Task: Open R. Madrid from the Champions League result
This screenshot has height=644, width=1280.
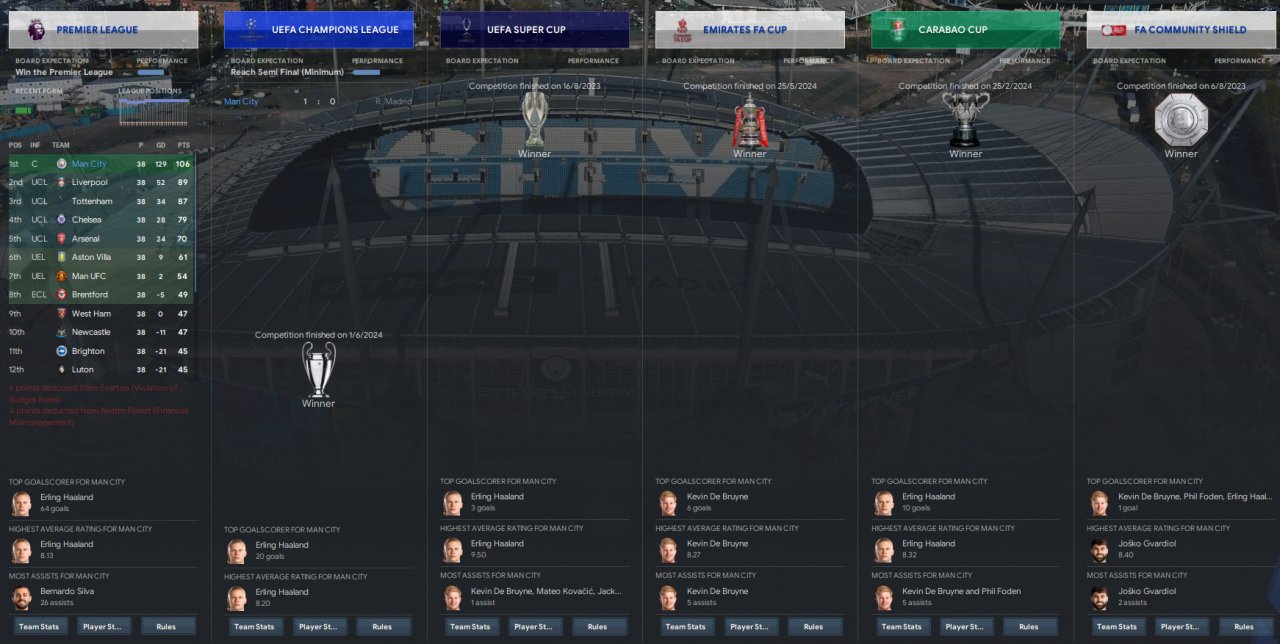Action: 393,102
